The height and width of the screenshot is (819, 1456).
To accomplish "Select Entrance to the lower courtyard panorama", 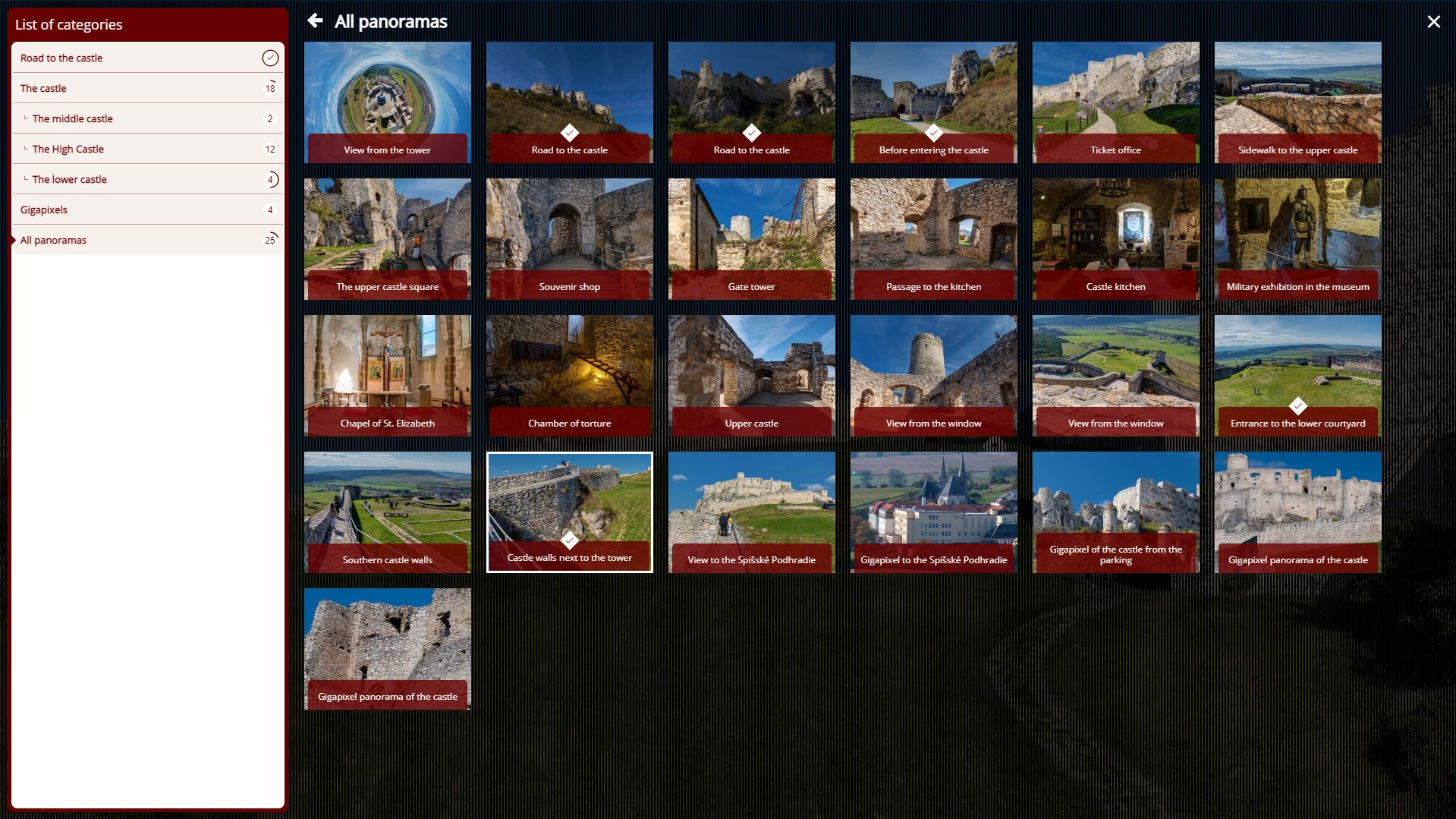I will pos(1297,376).
